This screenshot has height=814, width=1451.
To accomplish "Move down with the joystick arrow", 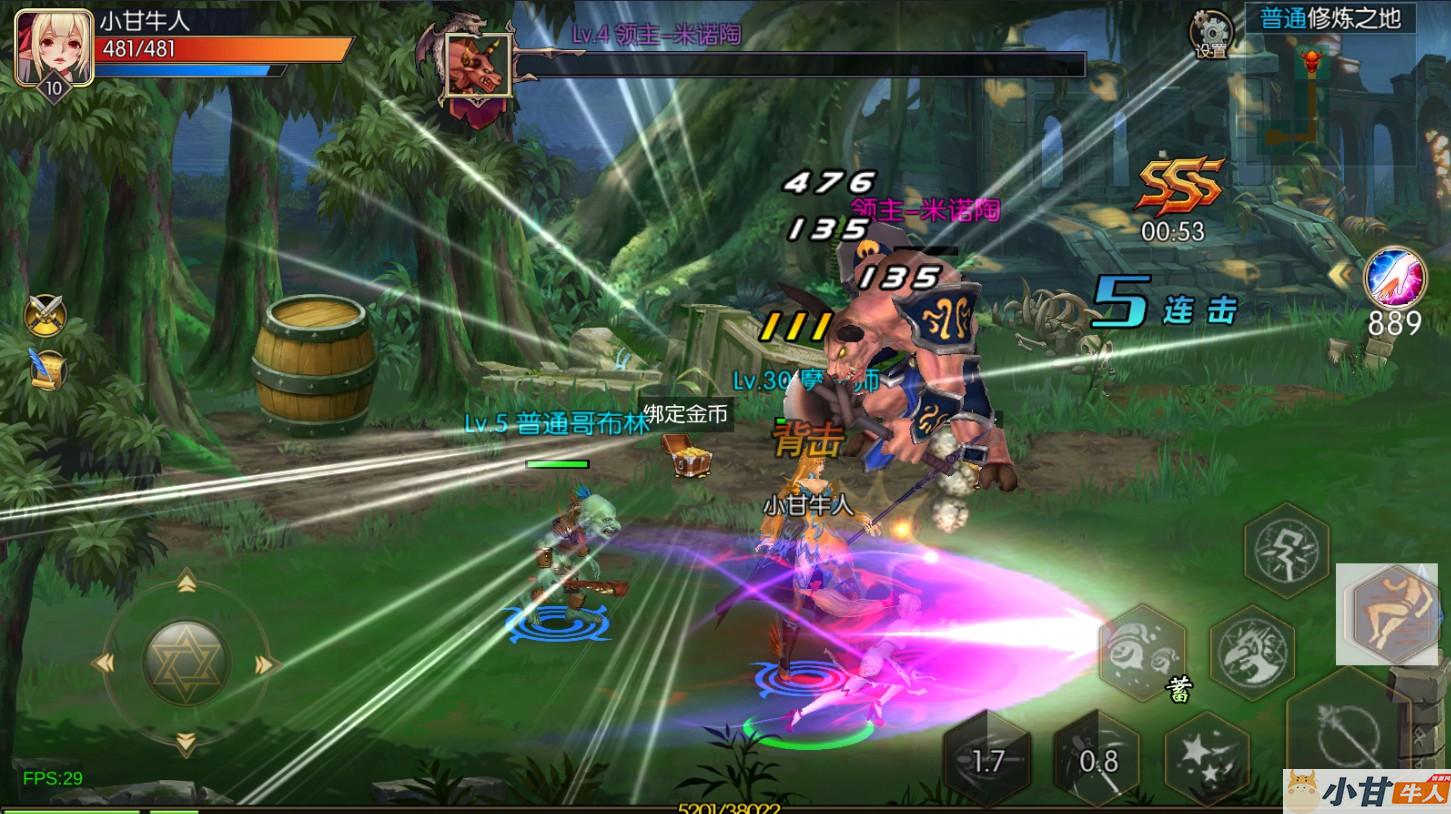I will (x=185, y=742).
